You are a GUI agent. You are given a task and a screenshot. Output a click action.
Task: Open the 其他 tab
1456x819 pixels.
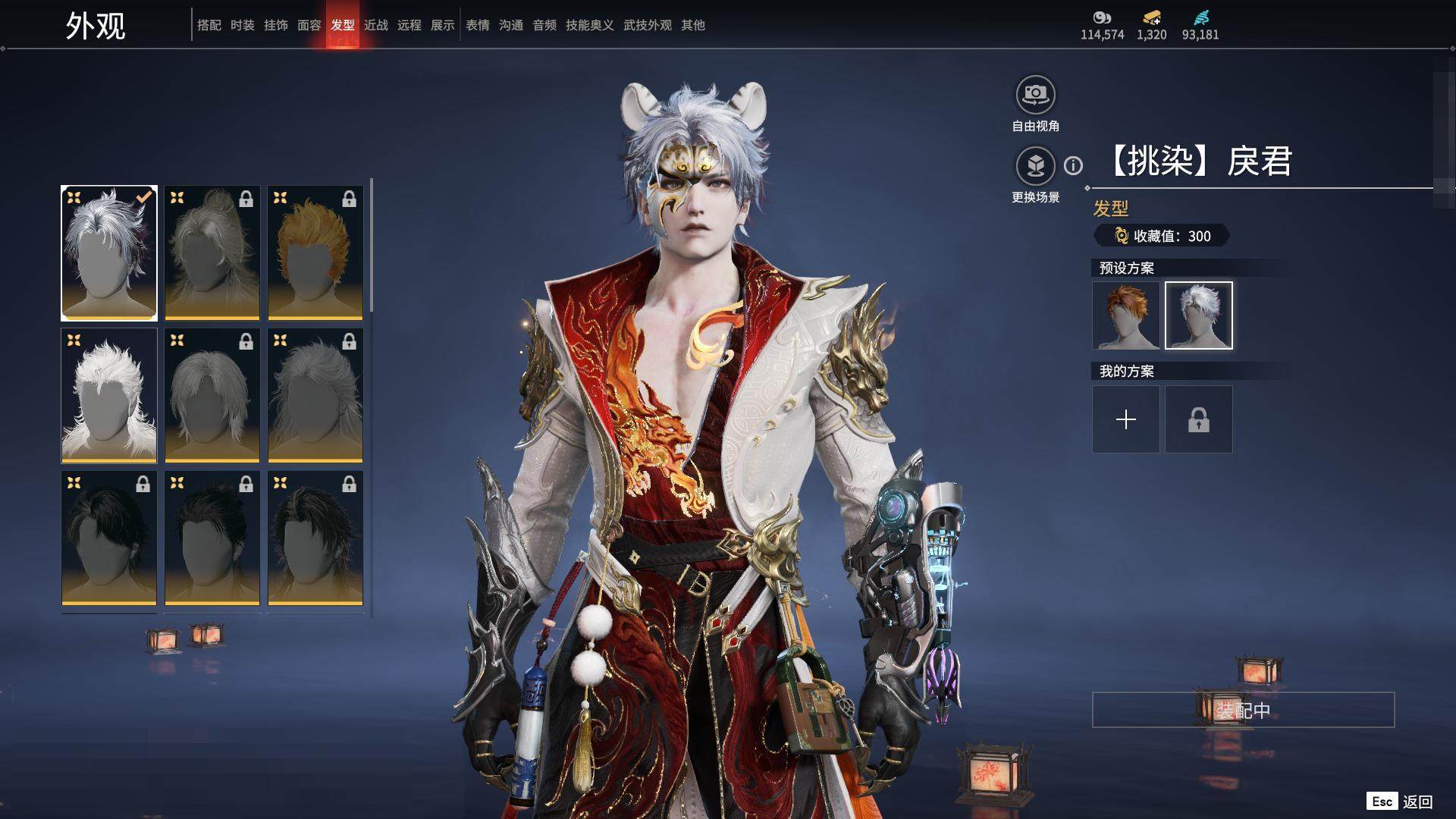[693, 25]
